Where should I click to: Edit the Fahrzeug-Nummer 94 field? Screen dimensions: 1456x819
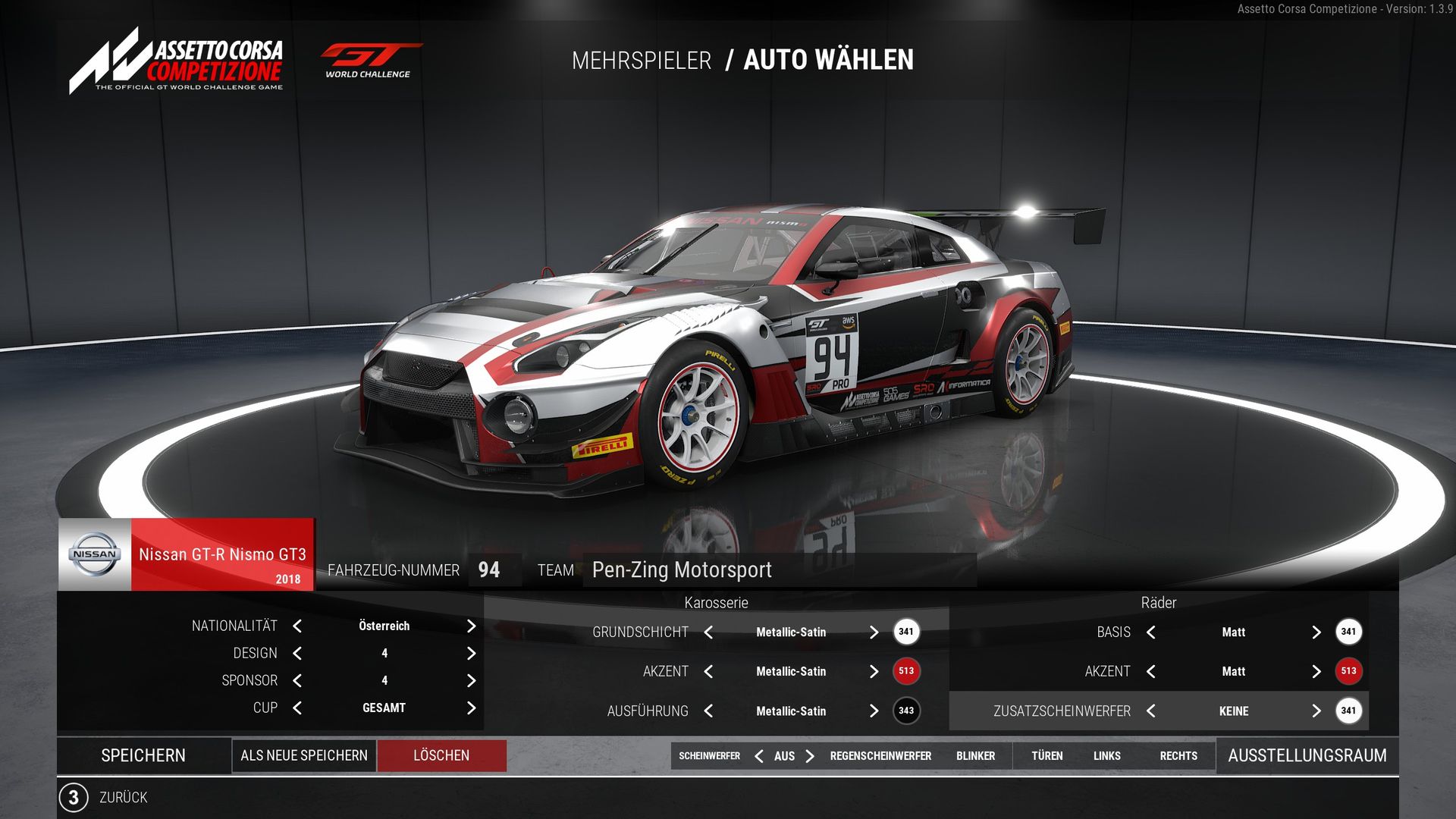click(x=490, y=570)
